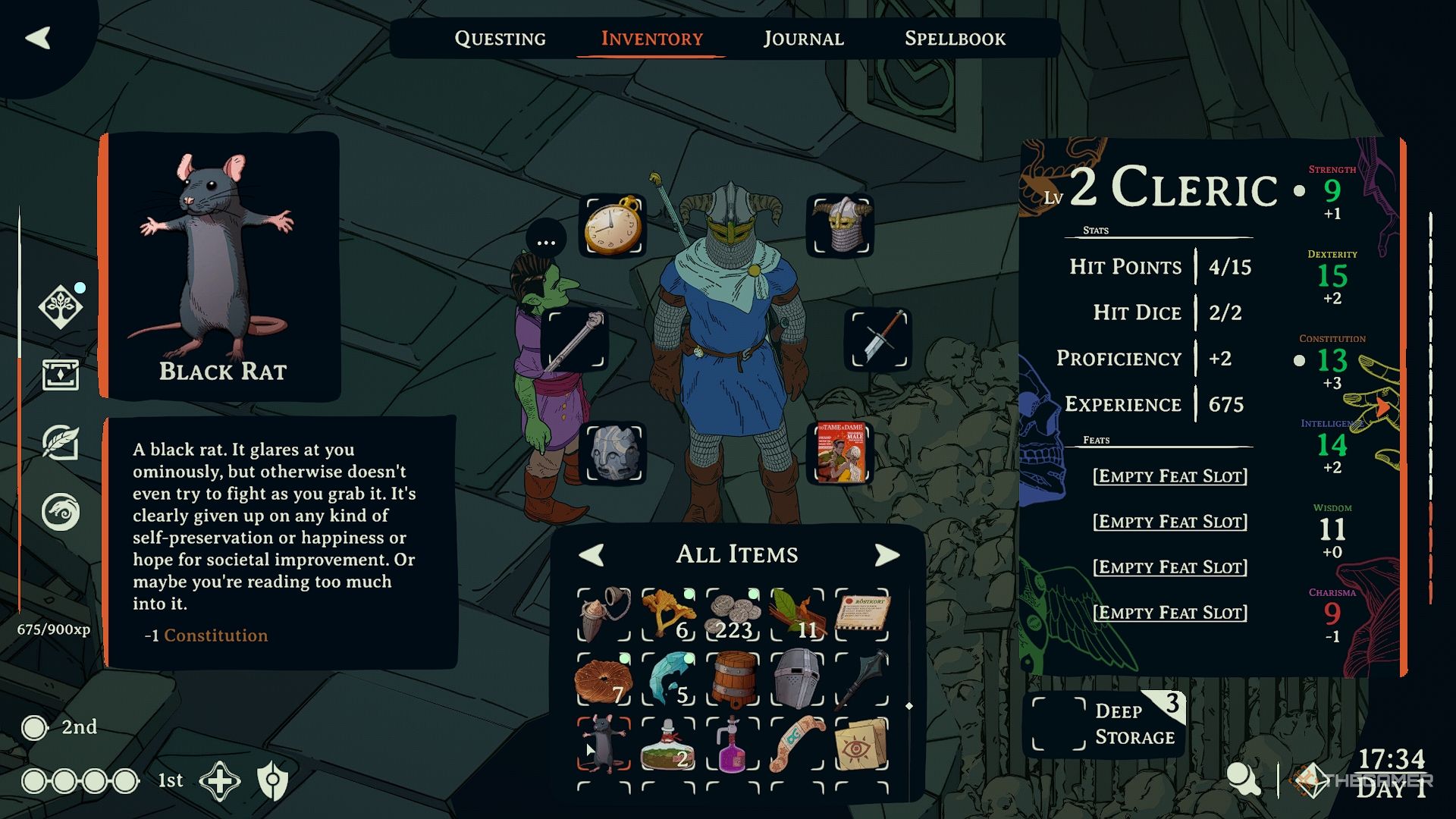Open the Journal tab

[803, 39]
